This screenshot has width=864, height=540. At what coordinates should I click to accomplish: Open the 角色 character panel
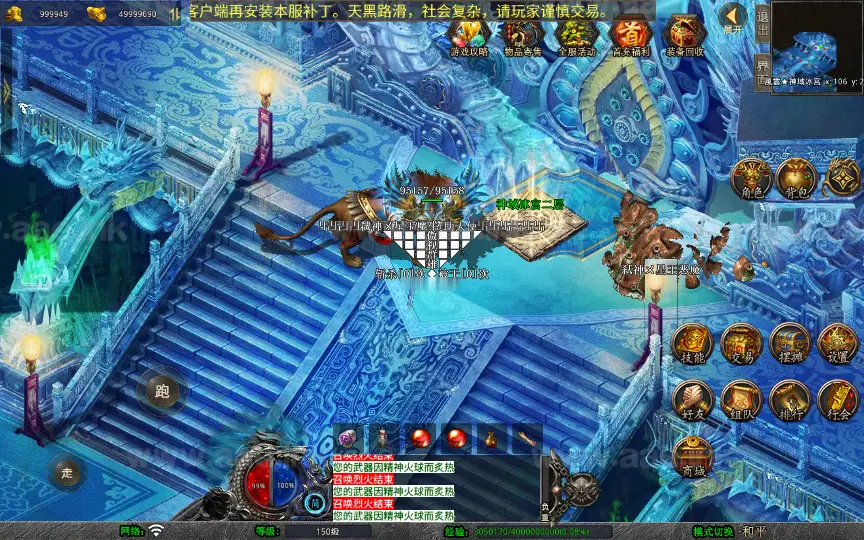753,178
